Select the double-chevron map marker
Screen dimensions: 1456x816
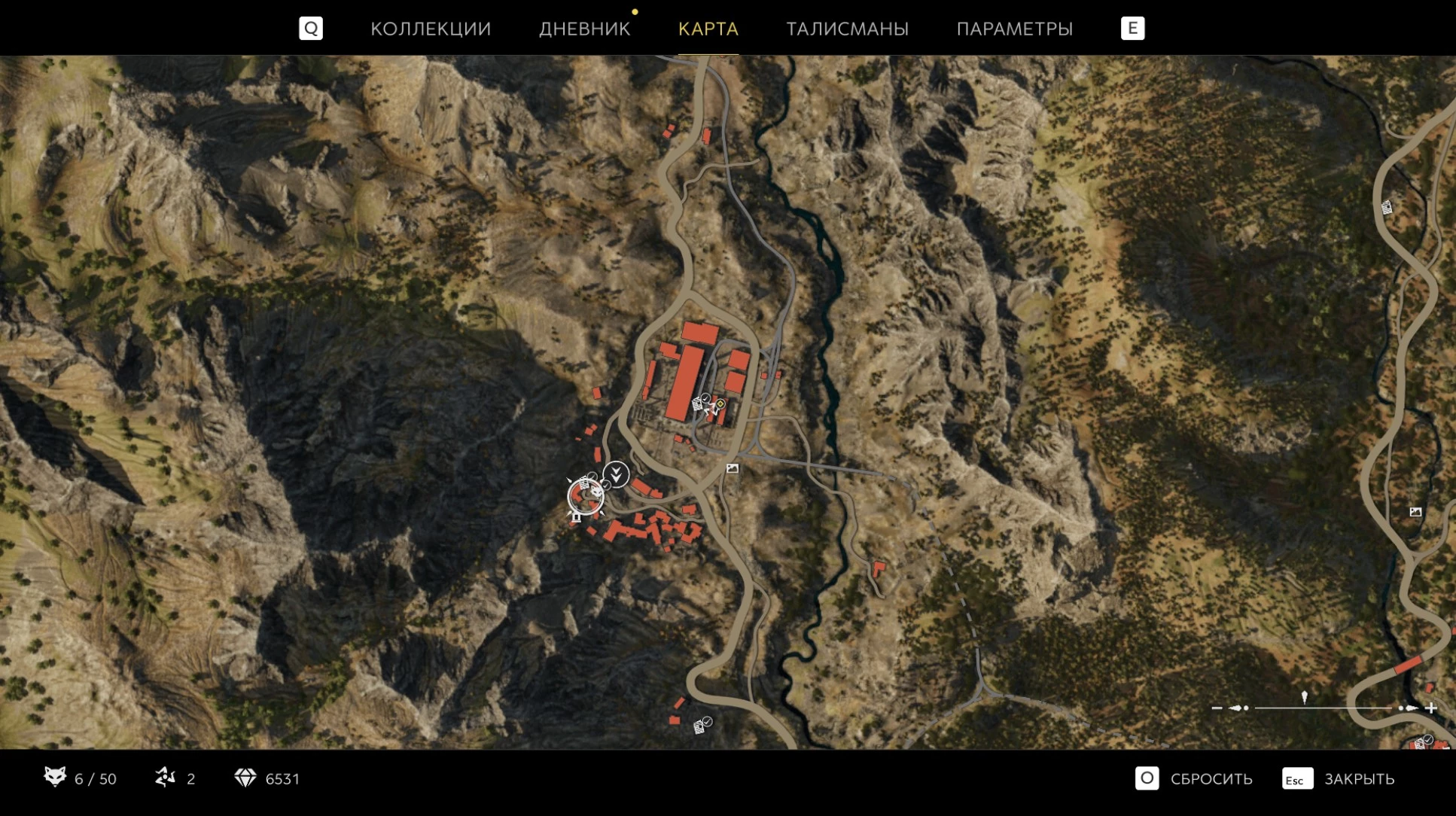coord(616,474)
